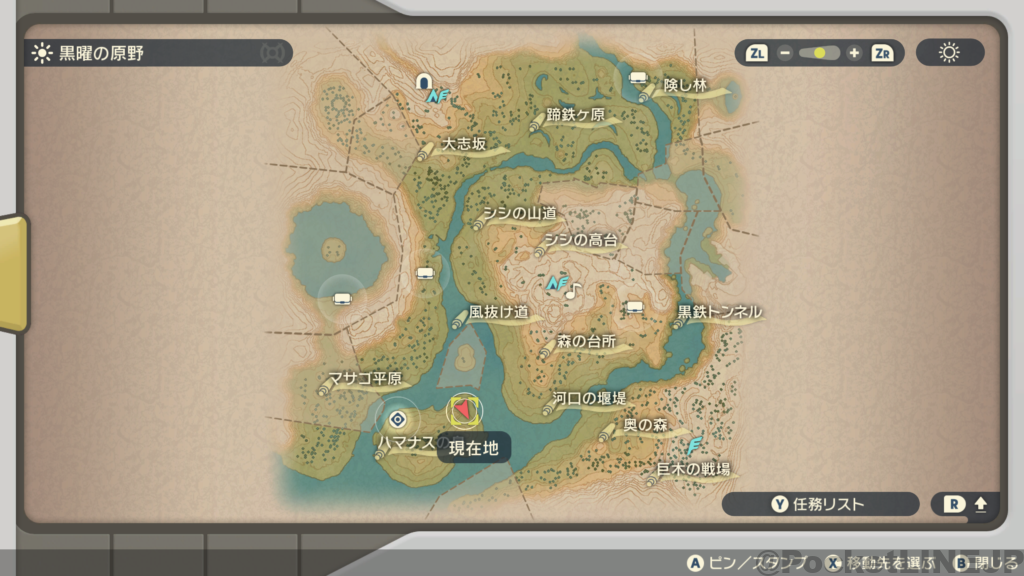Click the map zoom-in plus button
Viewport: 1024px width, 576px height.
coord(853,53)
